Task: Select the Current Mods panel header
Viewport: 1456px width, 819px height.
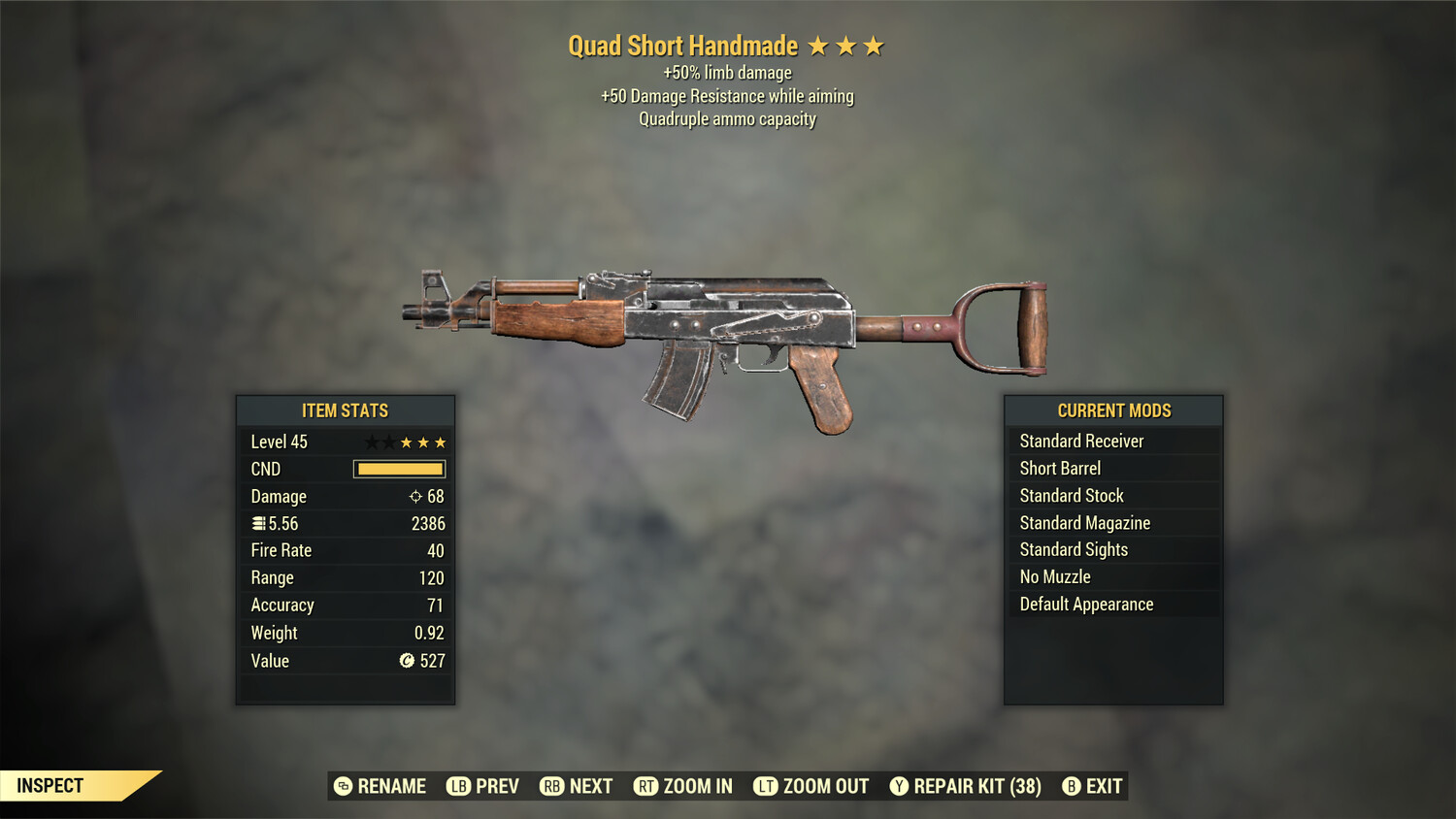Action: point(1113,410)
